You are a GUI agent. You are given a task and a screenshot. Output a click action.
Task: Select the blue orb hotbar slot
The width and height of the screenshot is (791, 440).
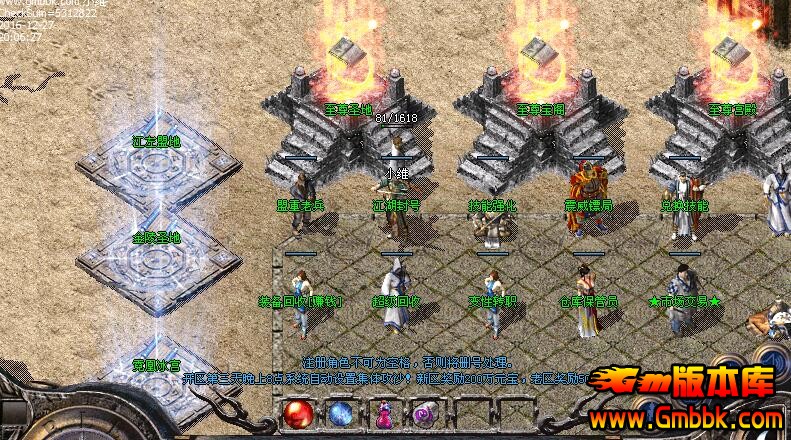(341, 413)
